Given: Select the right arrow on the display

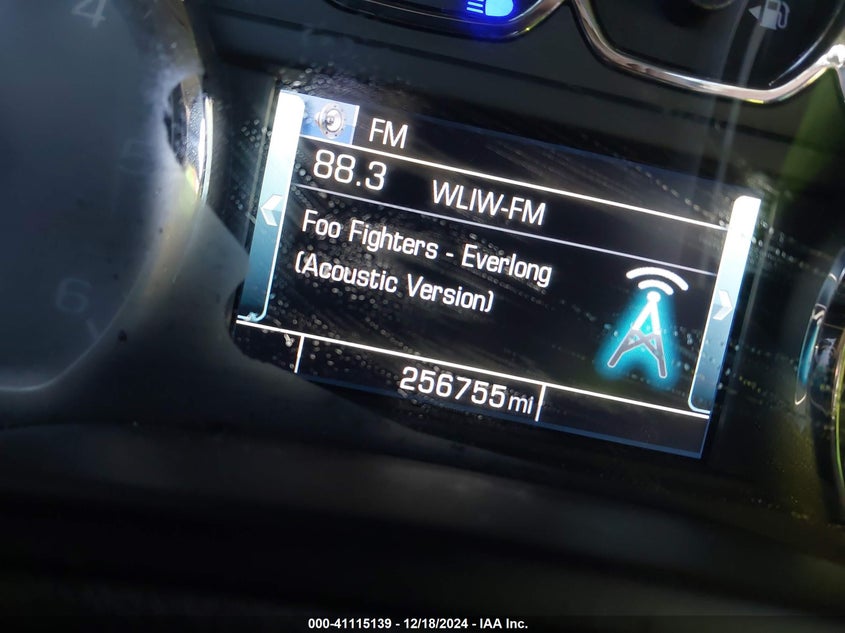Looking at the screenshot, I should coord(723,305).
